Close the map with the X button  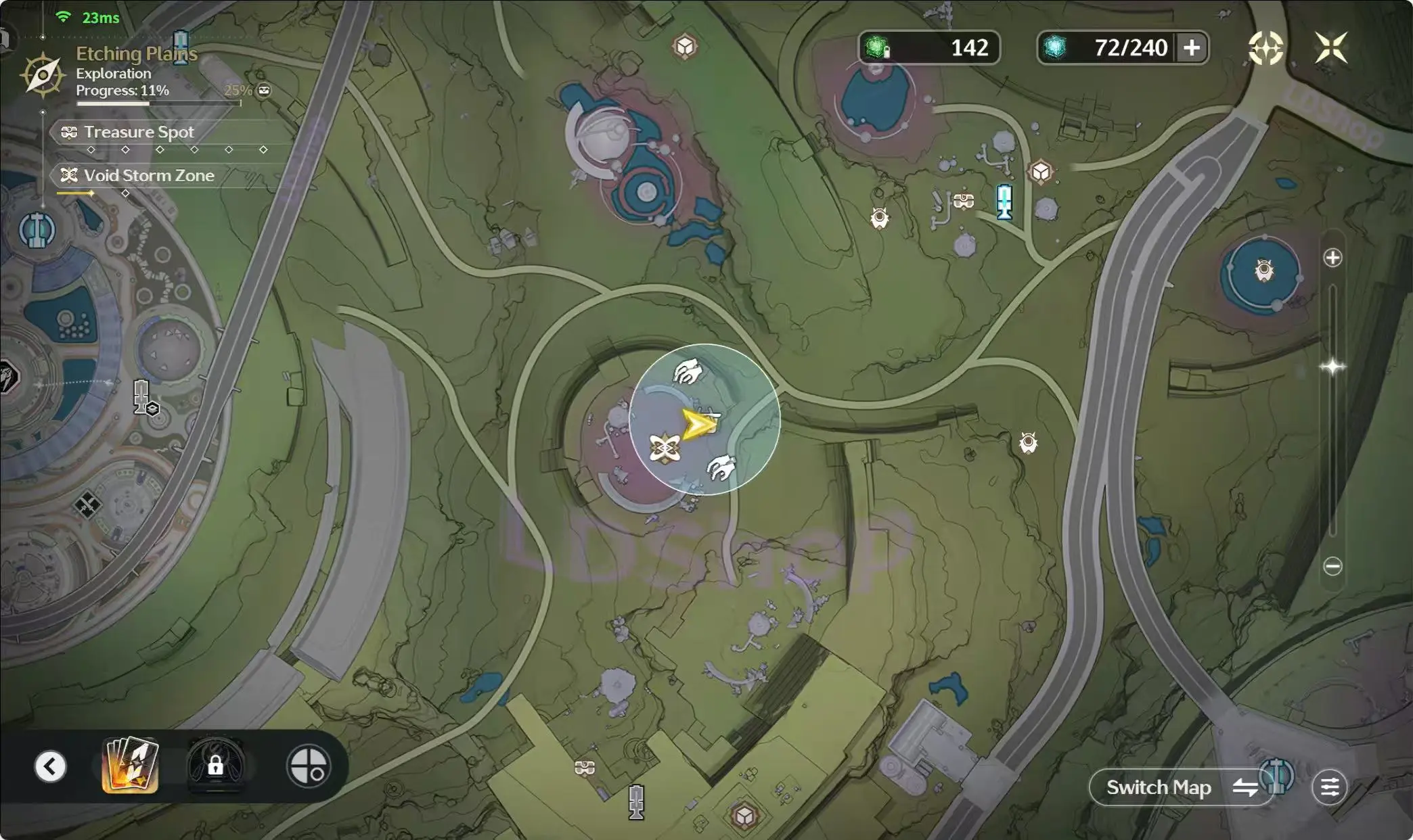pyautogui.click(x=1331, y=48)
